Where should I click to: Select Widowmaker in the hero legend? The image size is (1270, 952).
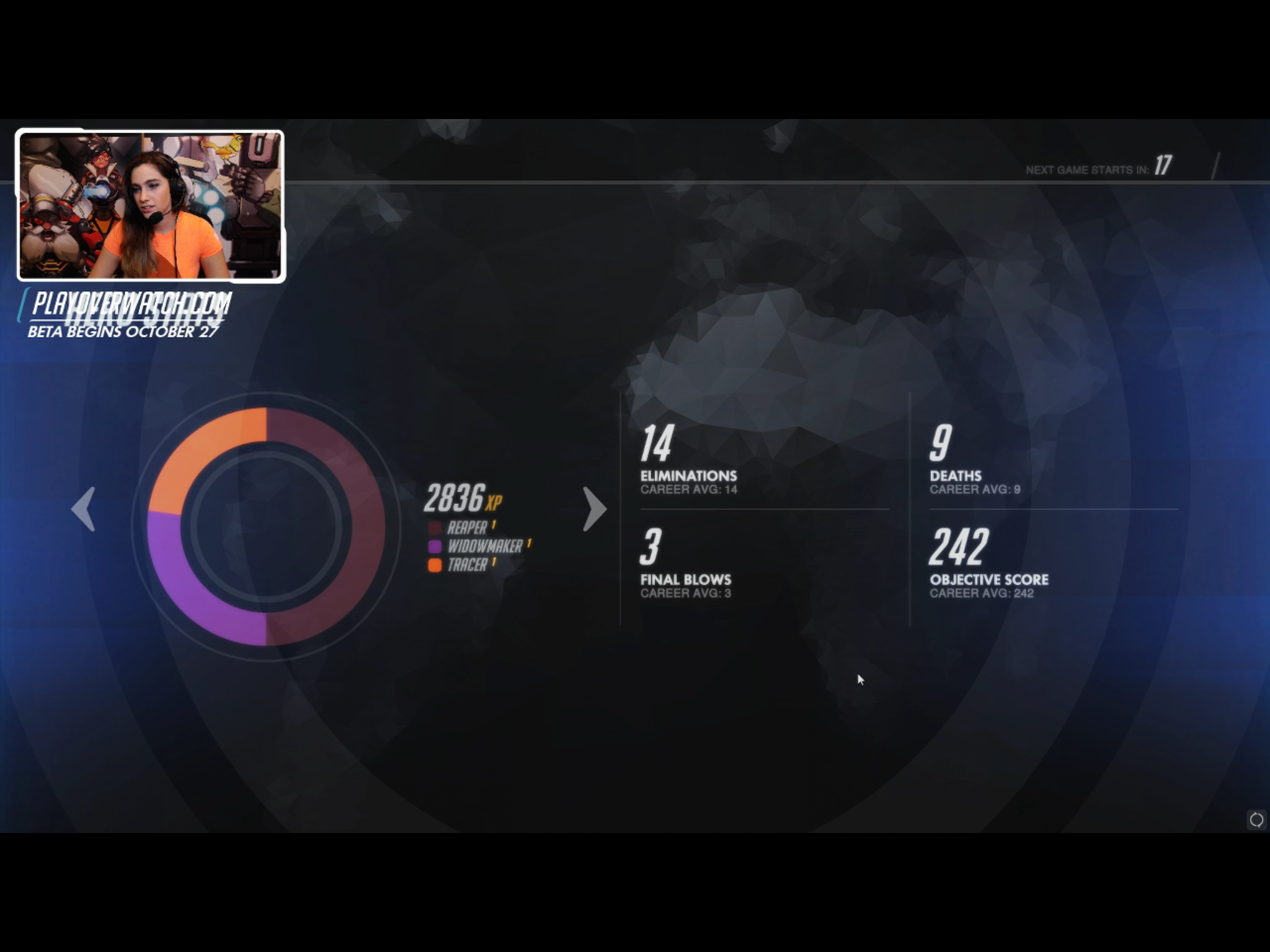(484, 547)
